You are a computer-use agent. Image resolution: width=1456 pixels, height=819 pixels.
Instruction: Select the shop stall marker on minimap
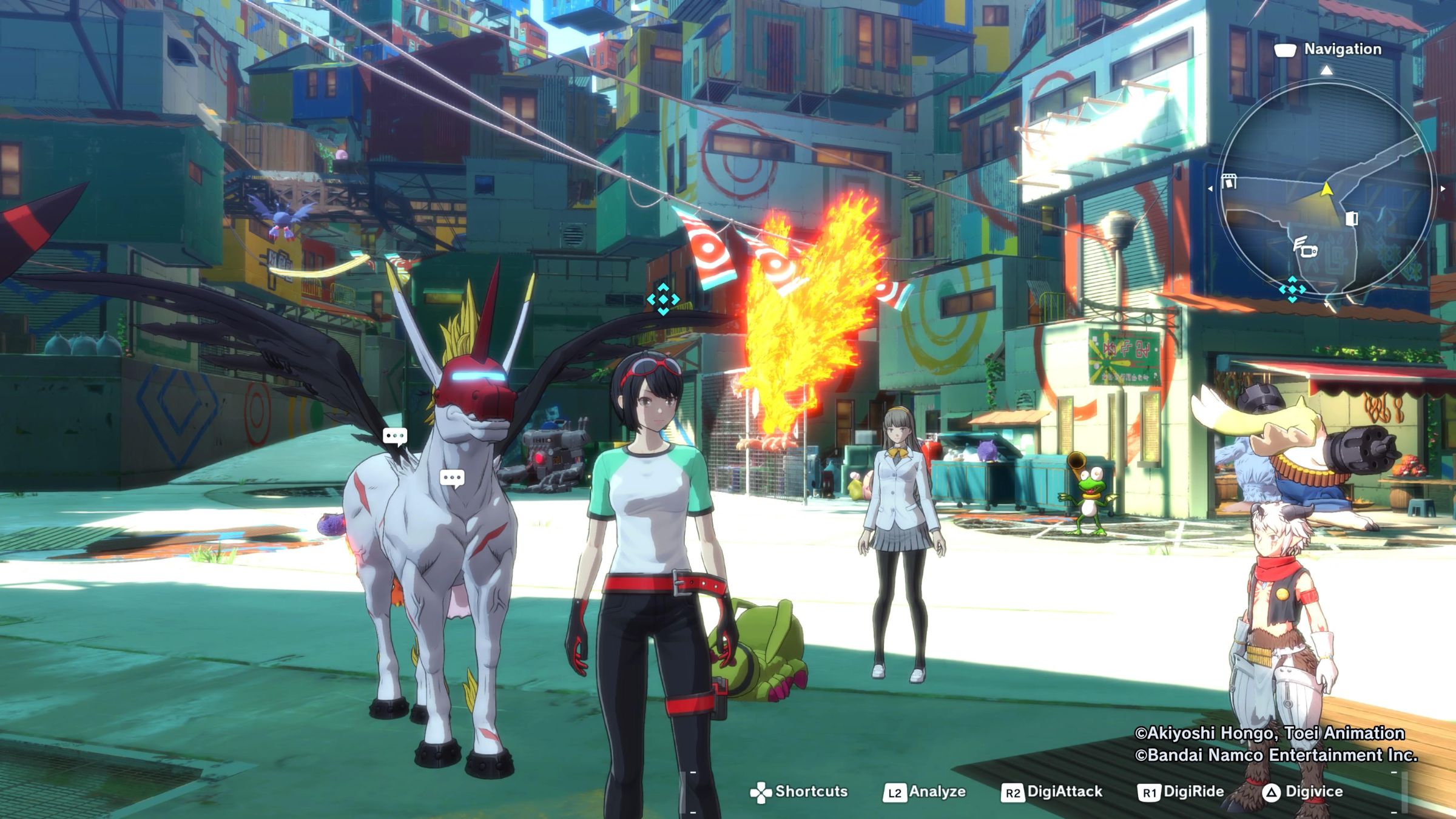pos(1229,181)
